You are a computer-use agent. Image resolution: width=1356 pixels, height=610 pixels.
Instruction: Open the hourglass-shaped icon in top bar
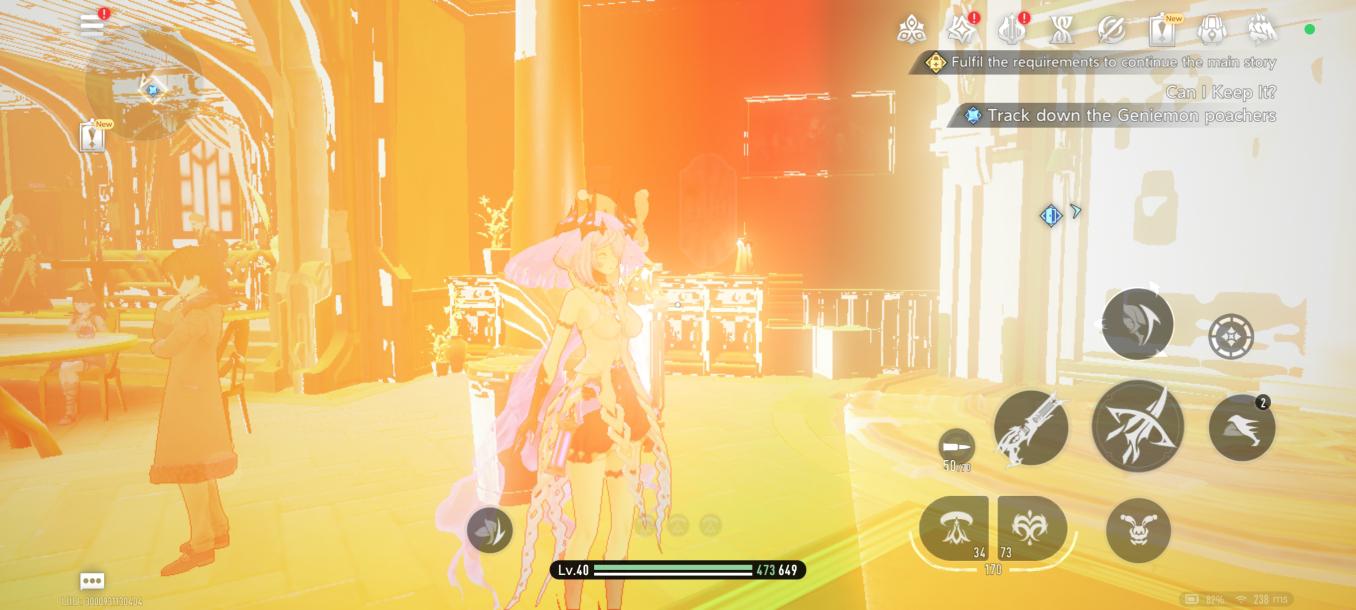coord(1062,30)
